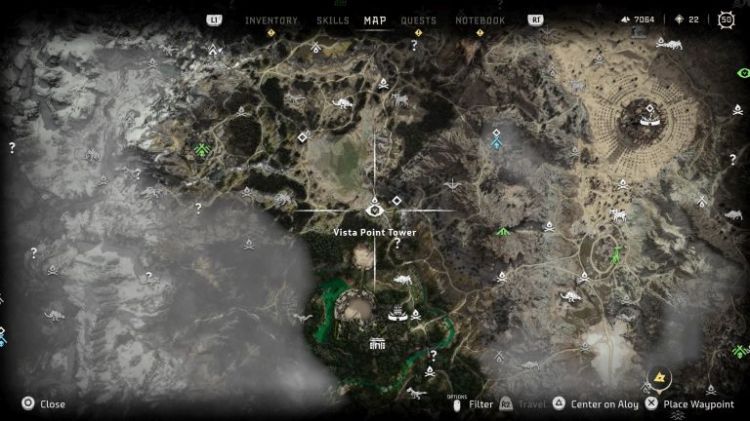Switch to the Inventory tab
The image size is (750, 421).
pyautogui.click(x=271, y=20)
